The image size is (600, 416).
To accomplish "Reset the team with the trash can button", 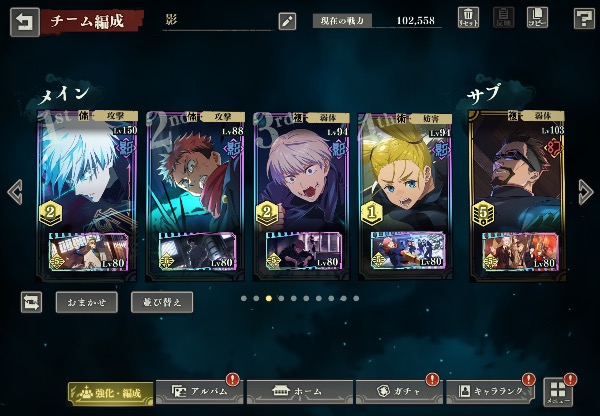I will point(468,17).
